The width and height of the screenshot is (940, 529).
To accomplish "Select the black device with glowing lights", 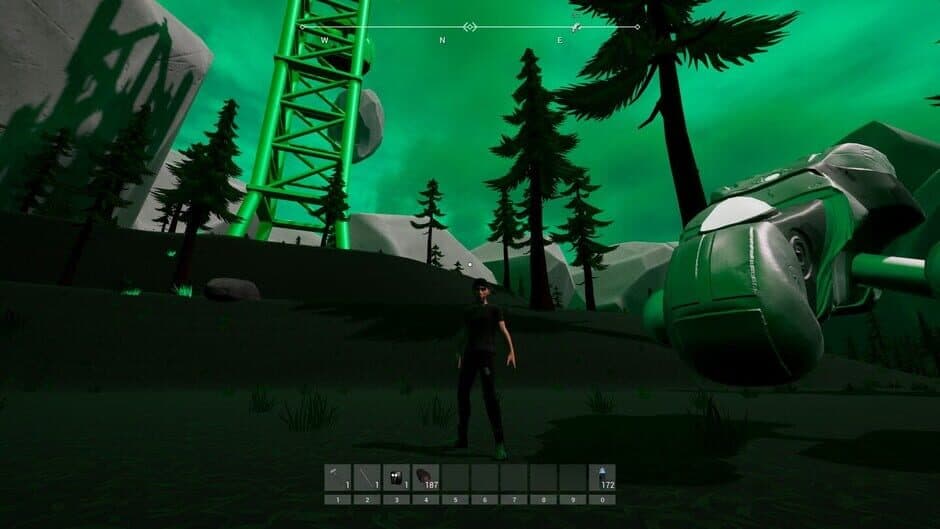I will (x=396, y=477).
